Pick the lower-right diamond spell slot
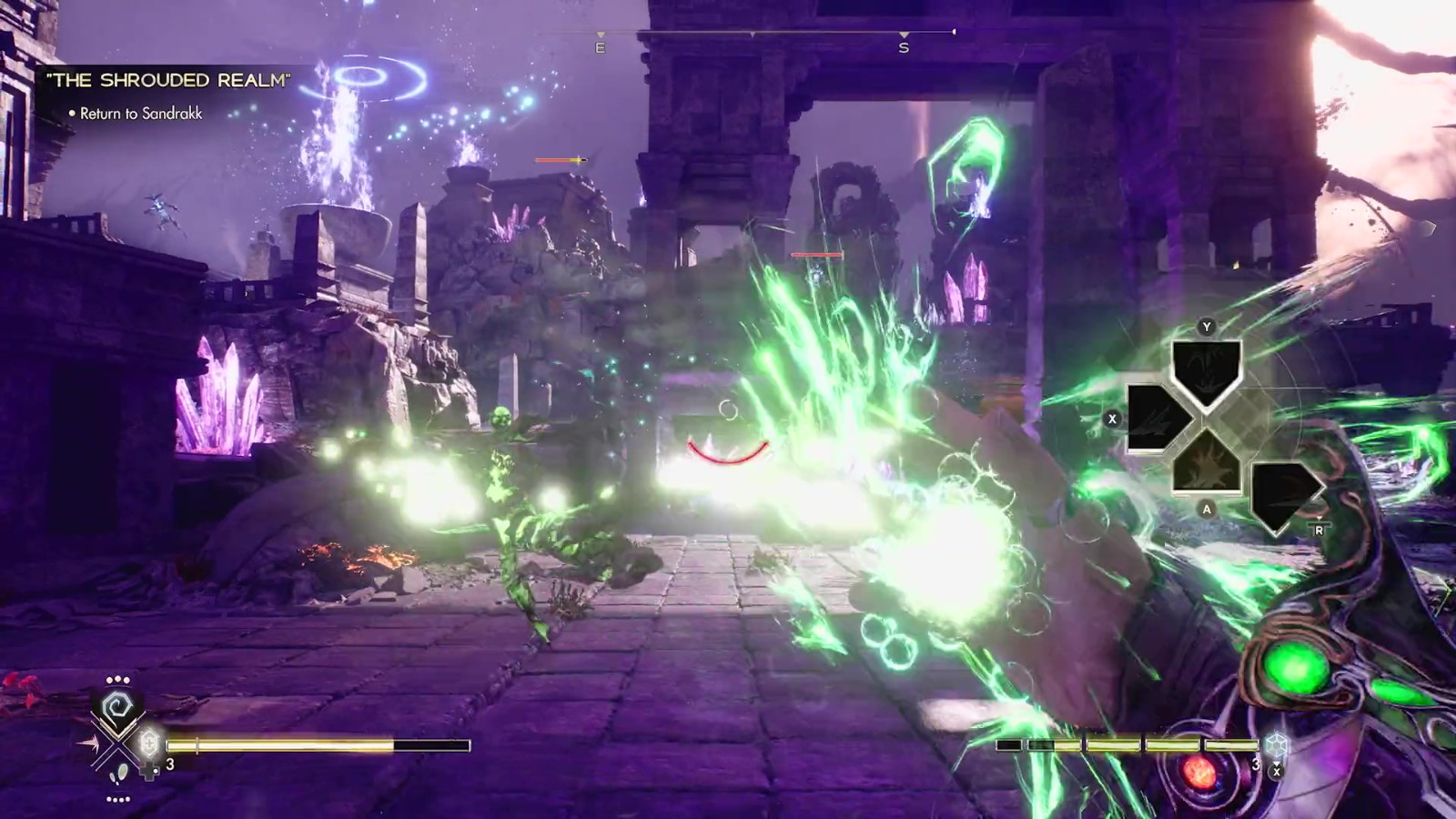This screenshot has width=1456, height=819. coord(1282,494)
